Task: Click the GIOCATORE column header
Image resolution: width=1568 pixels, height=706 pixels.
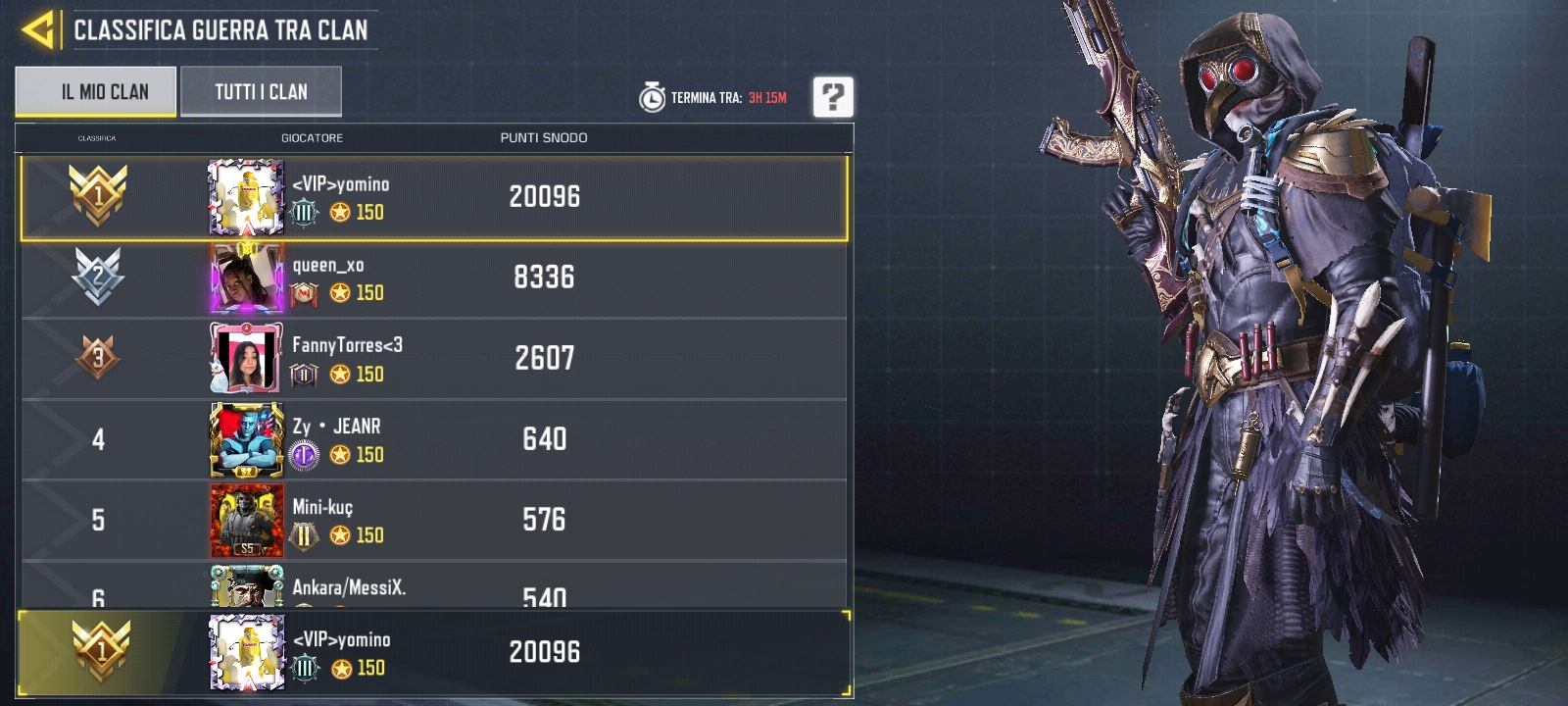Action: click(314, 138)
